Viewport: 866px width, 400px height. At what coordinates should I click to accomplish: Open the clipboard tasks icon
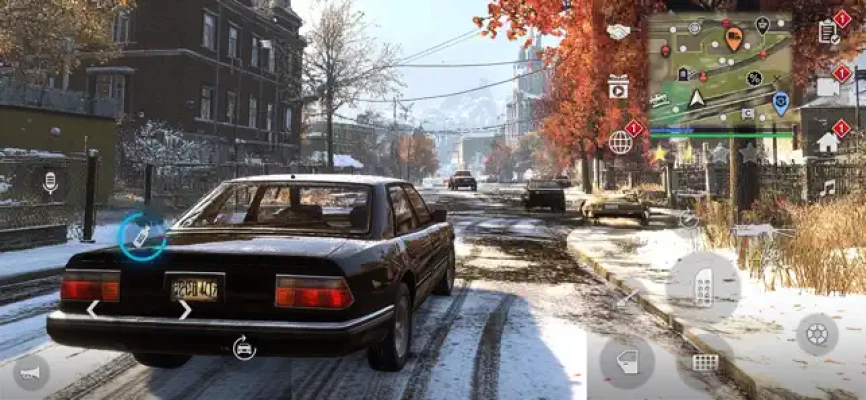tap(829, 32)
